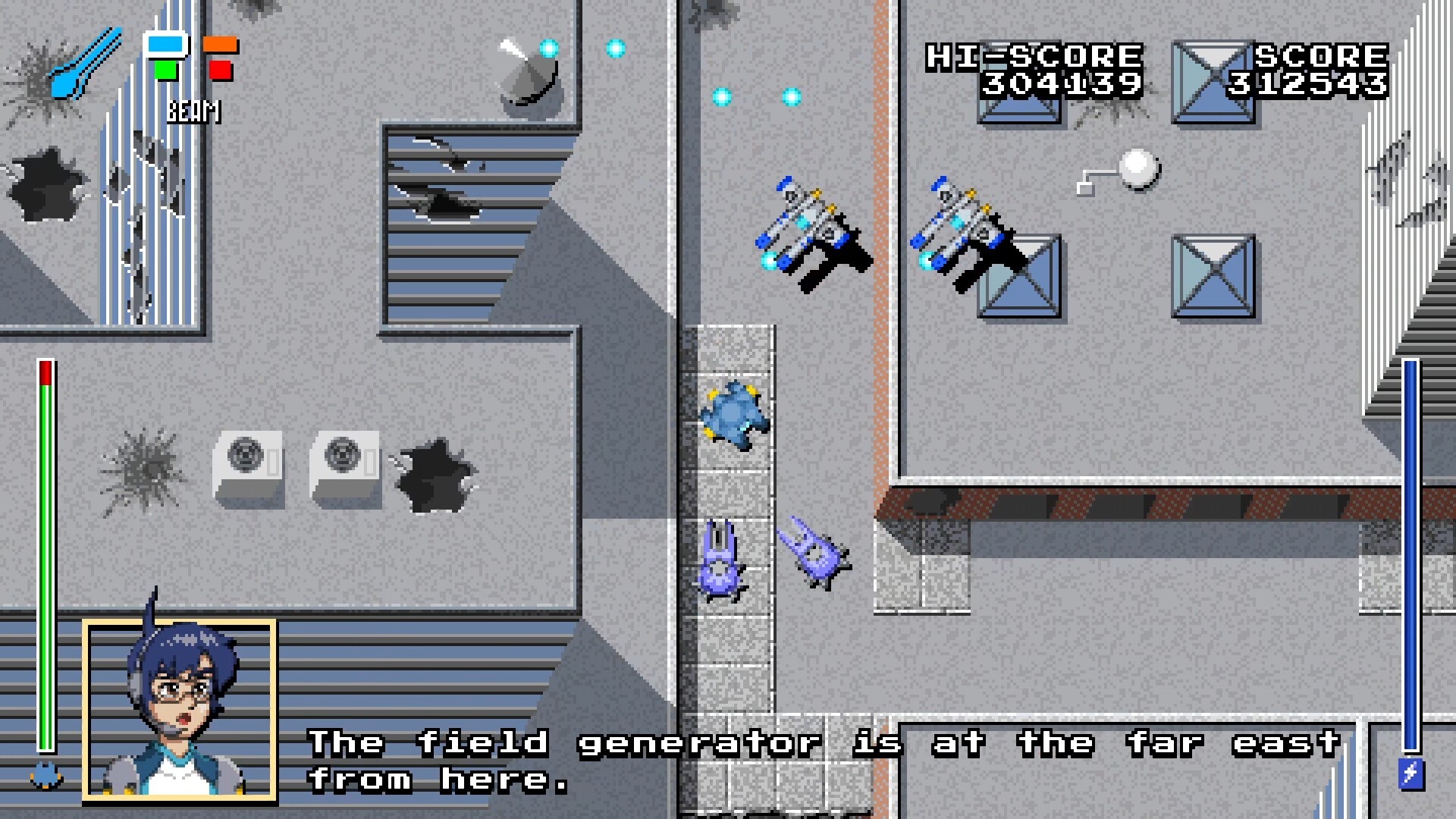This screenshot has width=1456, height=819.
Task: Select the small ship icon
Action: point(44,776)
